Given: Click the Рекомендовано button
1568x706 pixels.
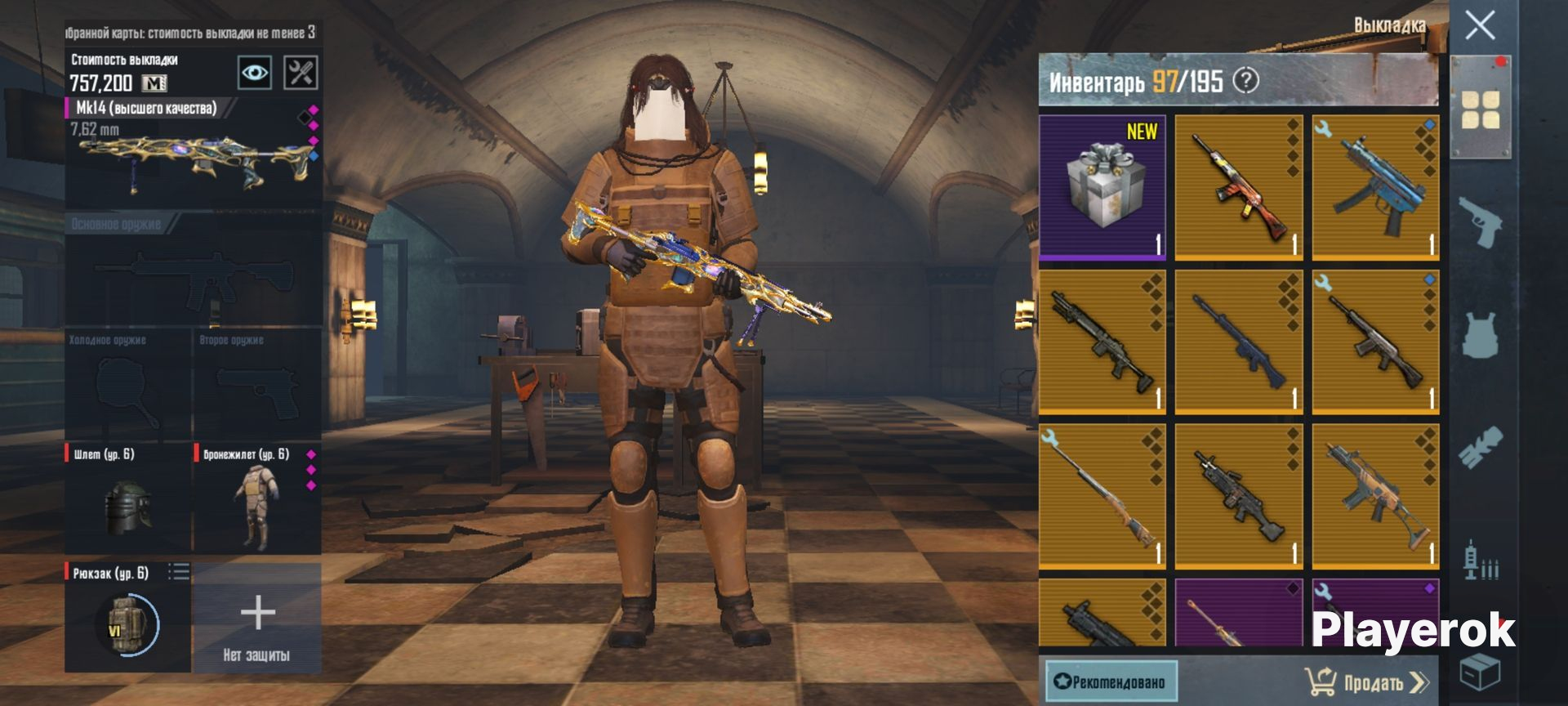Looking at the screenshot, I should (x=1111, y=681).
